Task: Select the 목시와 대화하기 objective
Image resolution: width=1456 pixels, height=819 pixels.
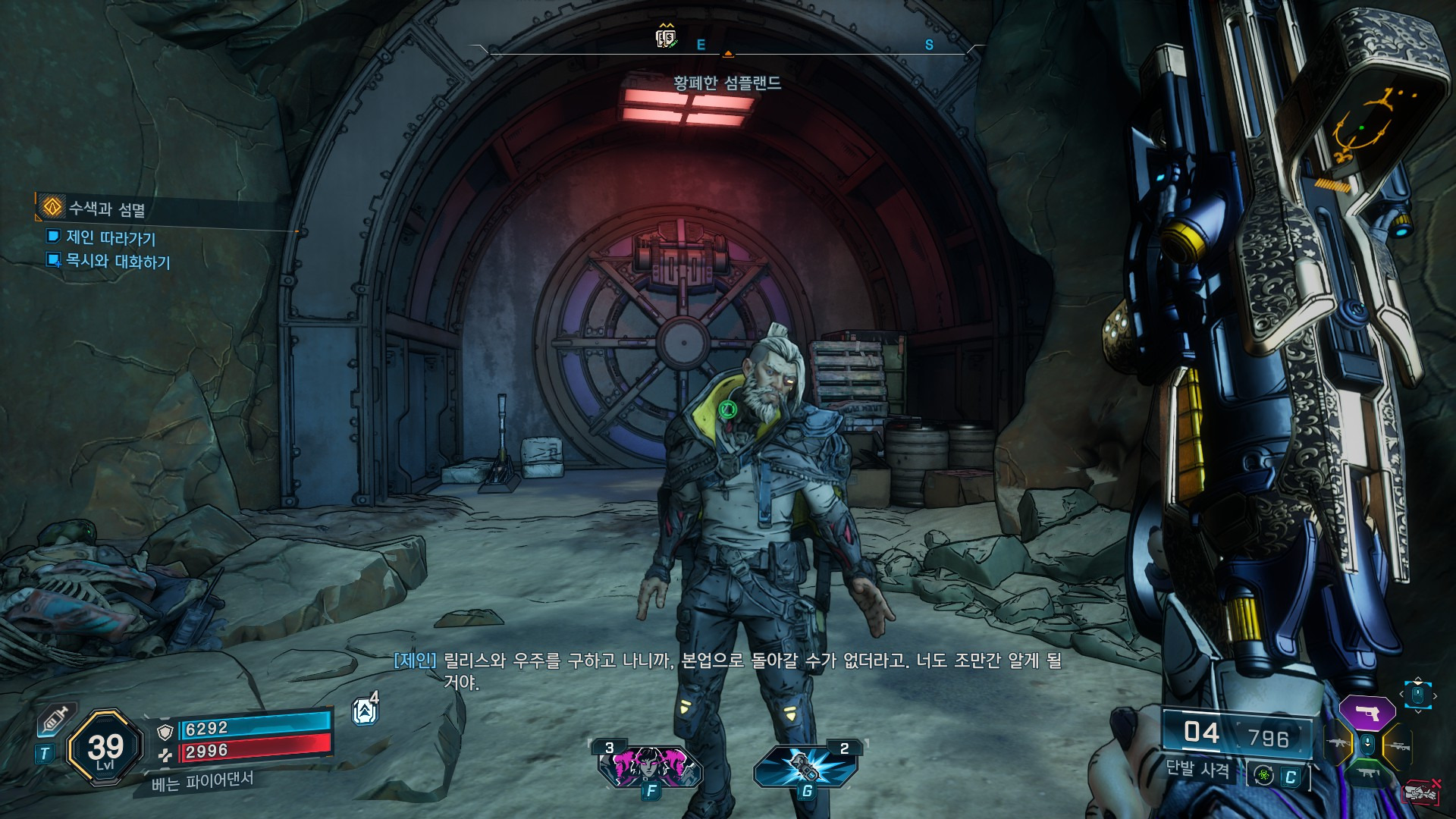Action: click(x=118, y=261)
